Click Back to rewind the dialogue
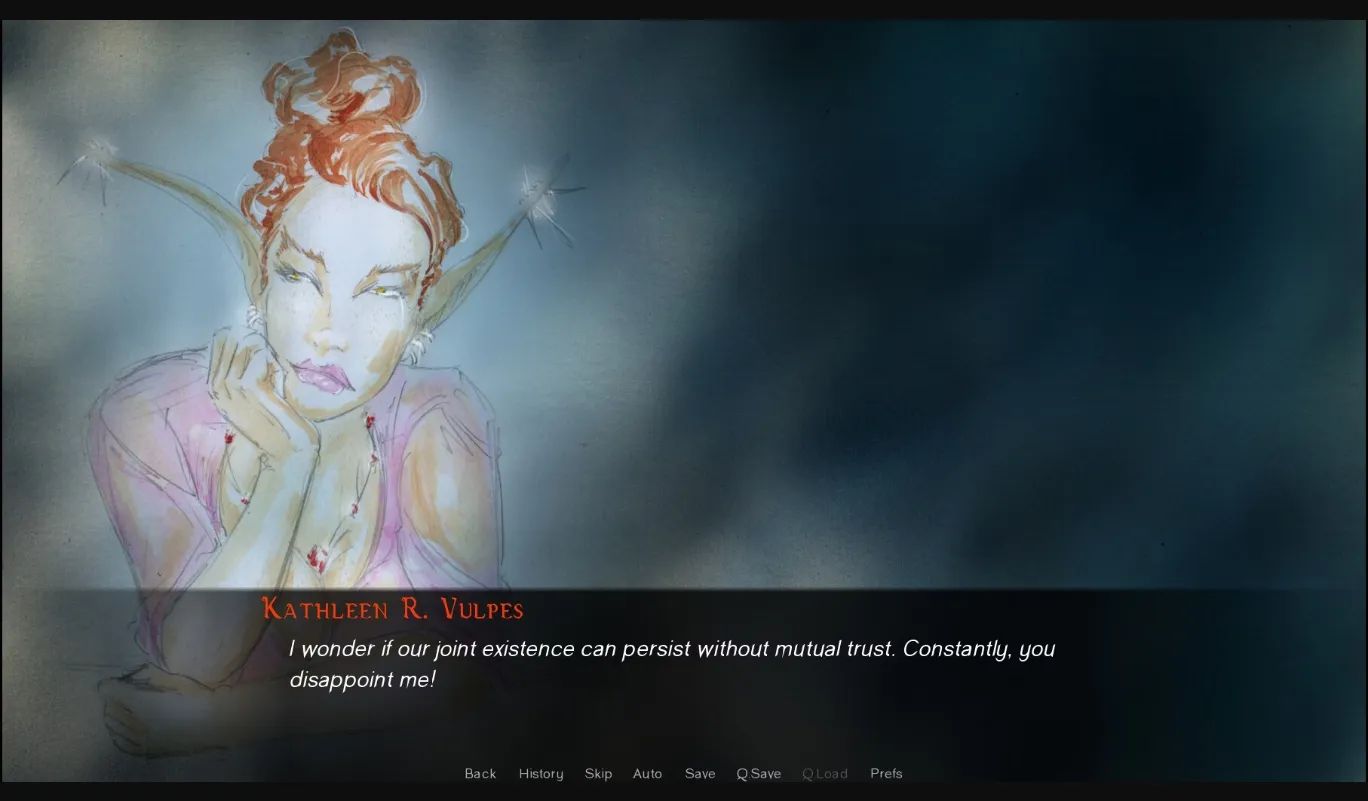 pyautogui.click(x=480, y=773)
